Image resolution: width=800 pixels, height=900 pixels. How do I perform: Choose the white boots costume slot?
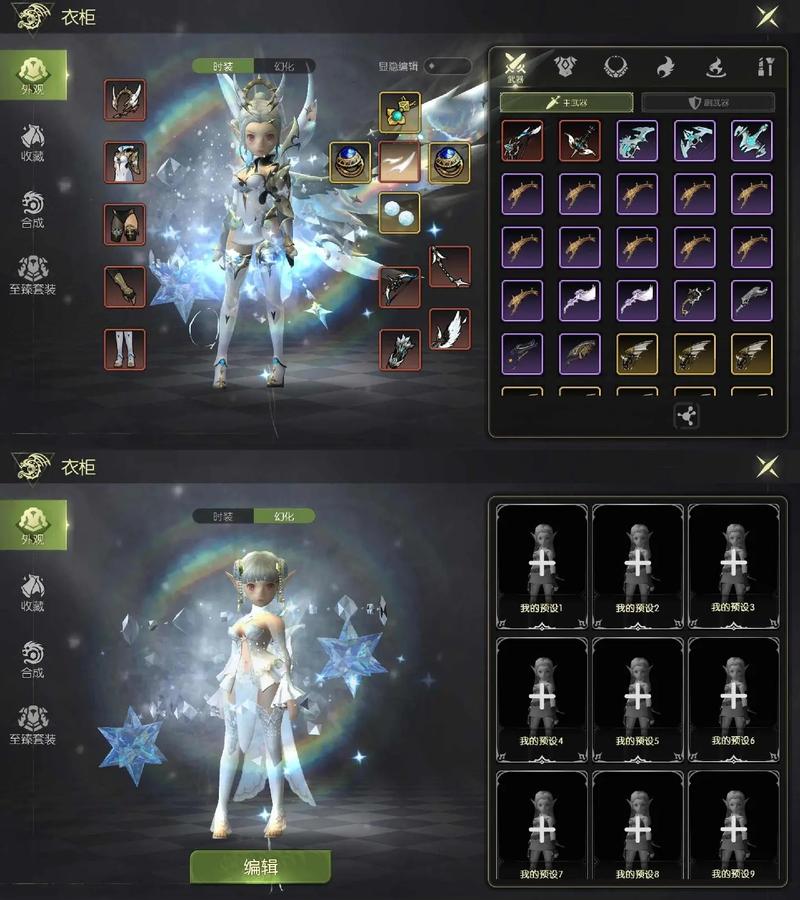coord(125,349)
